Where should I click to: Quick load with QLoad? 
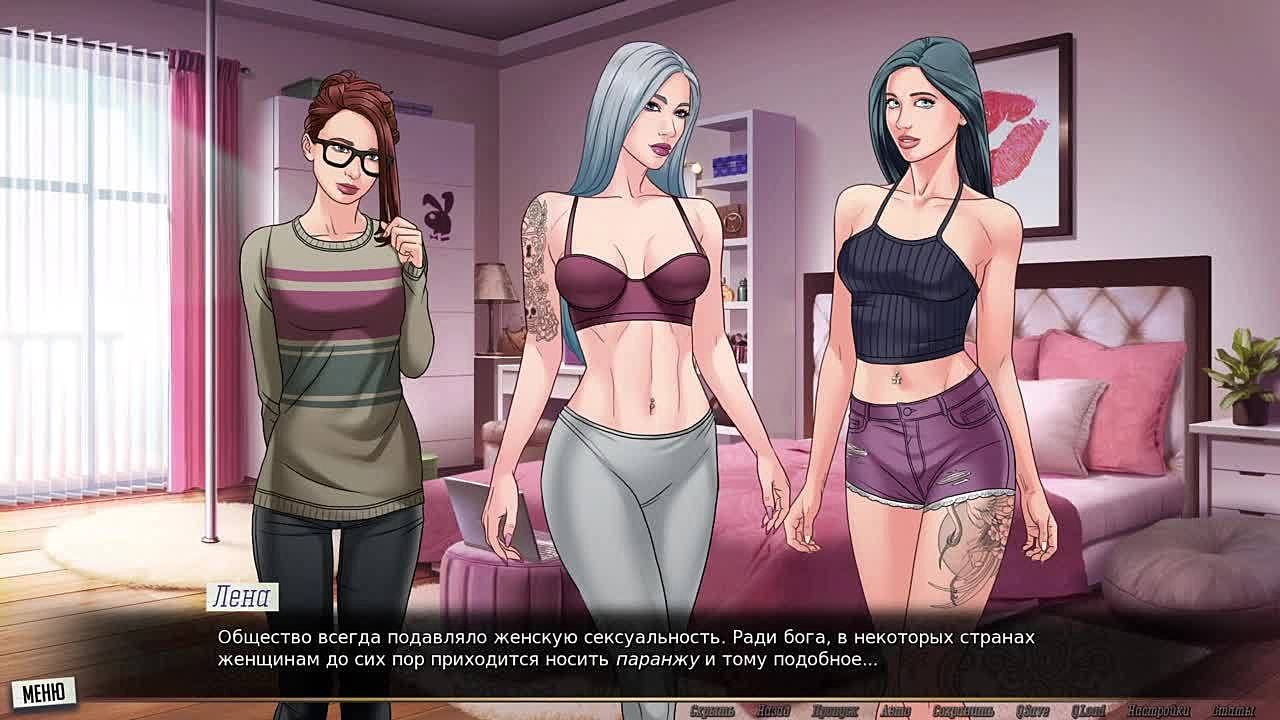pos(1089,711)
